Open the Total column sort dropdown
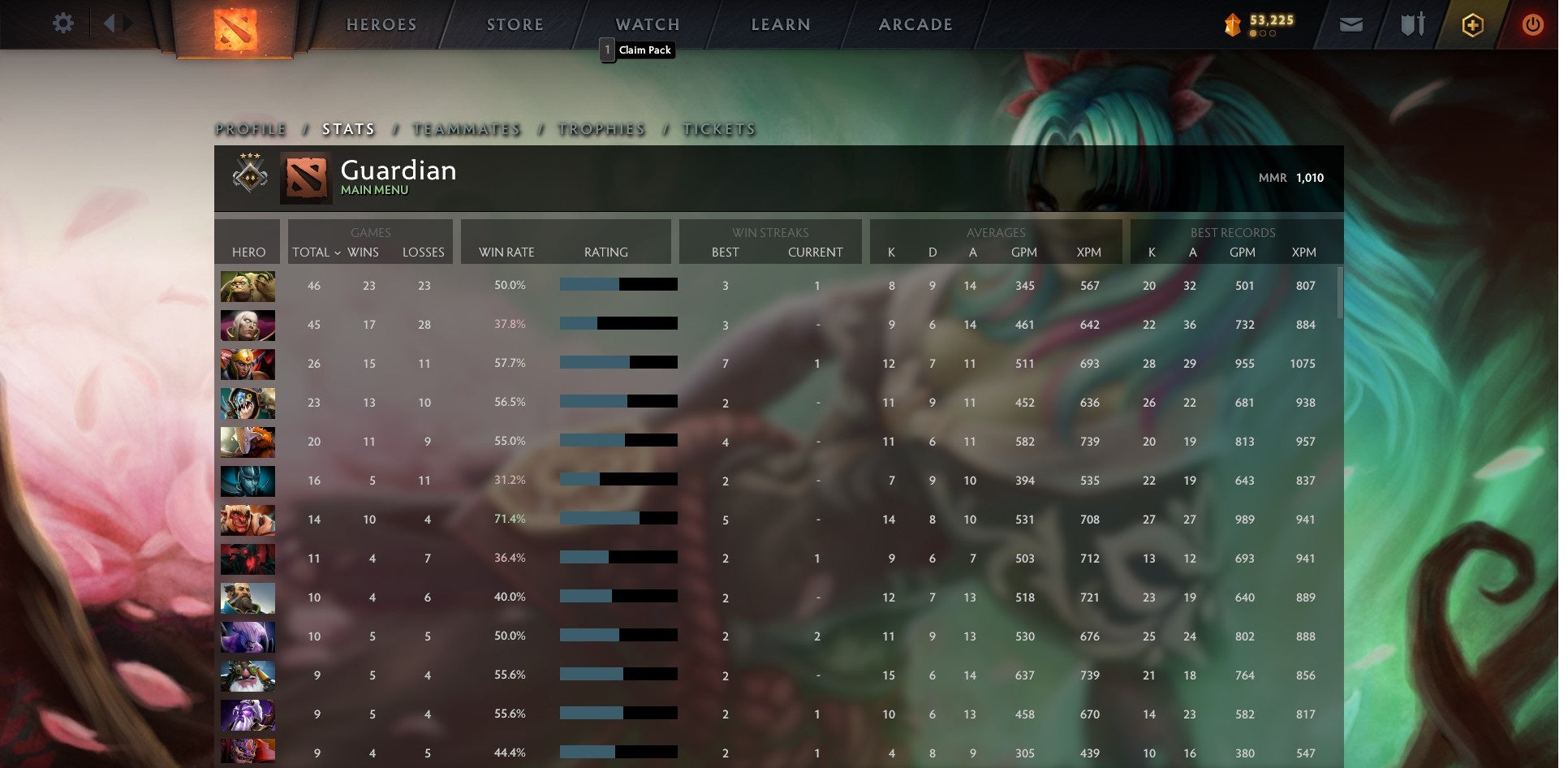 [x=340, y=252]
